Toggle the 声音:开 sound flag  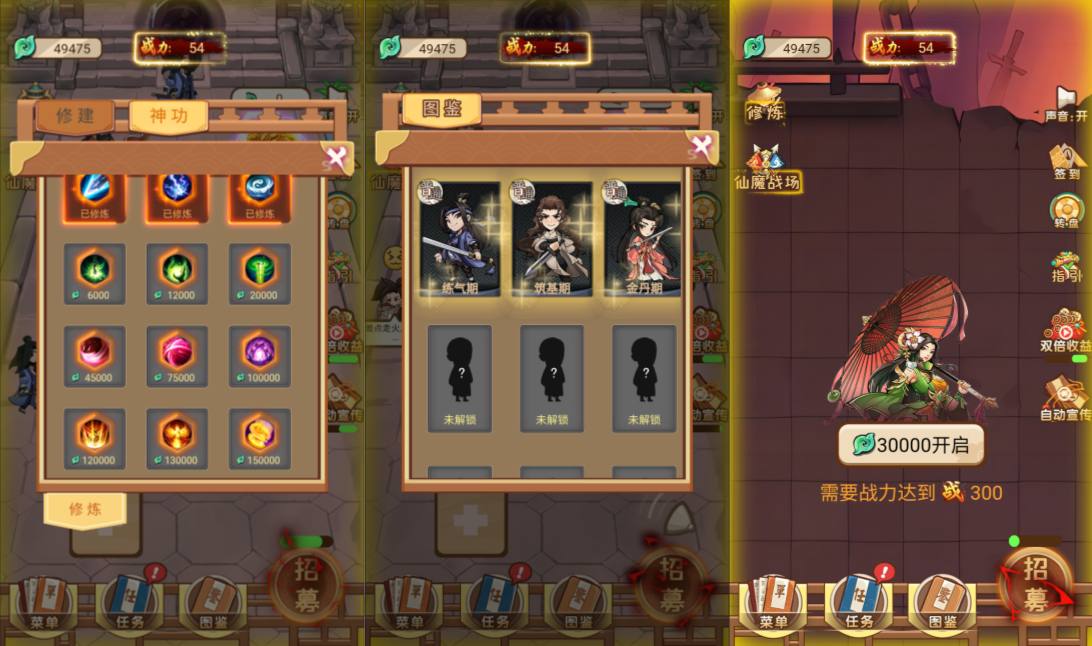1066,104
